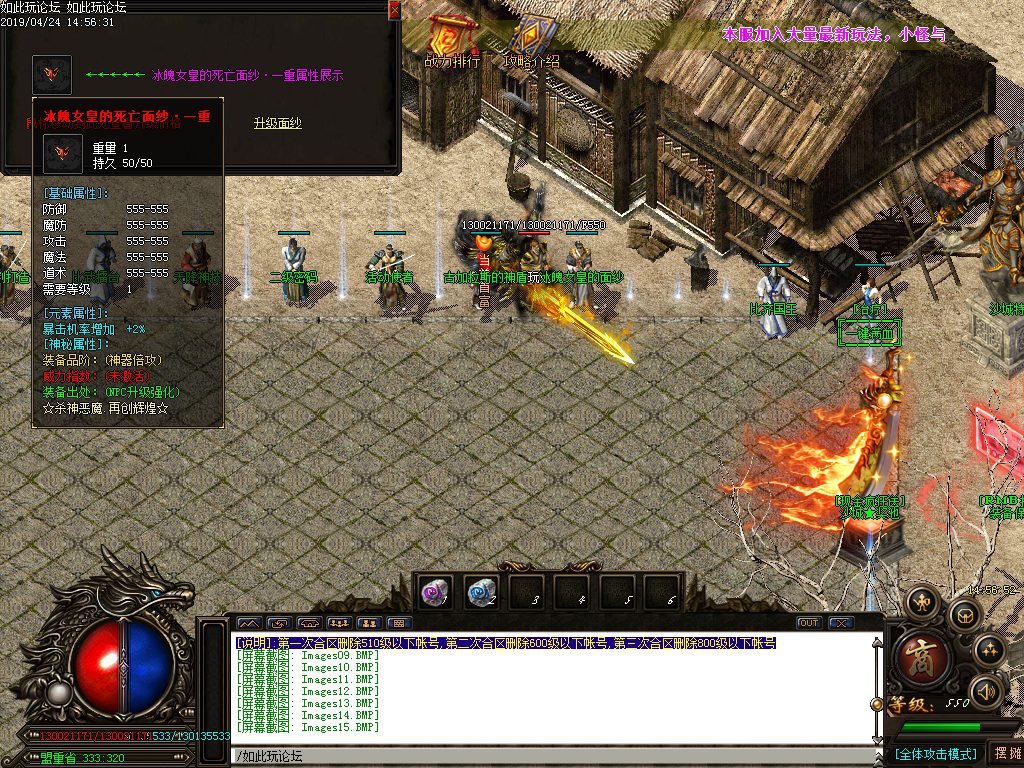Screen dimensions: 1024x768
Task: Open the 摆摊 stall button
Action: click(1004, 754)
